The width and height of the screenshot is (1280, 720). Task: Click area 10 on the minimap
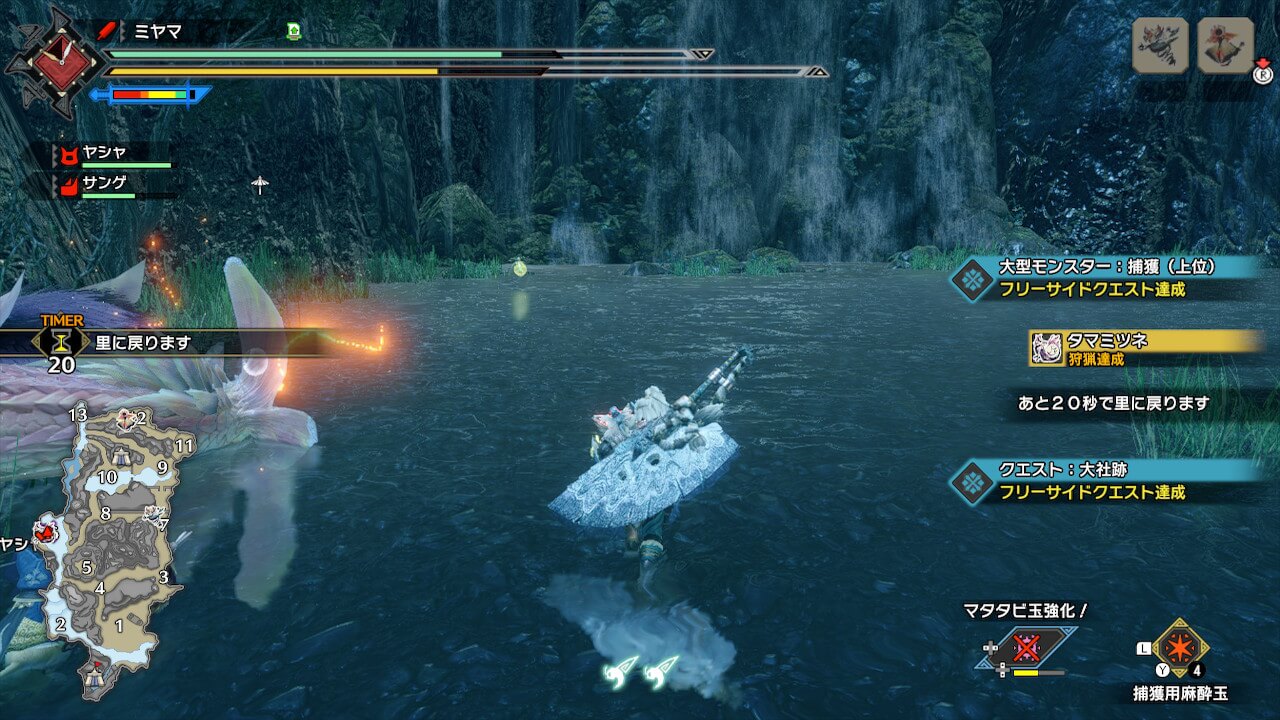(106, 477)
